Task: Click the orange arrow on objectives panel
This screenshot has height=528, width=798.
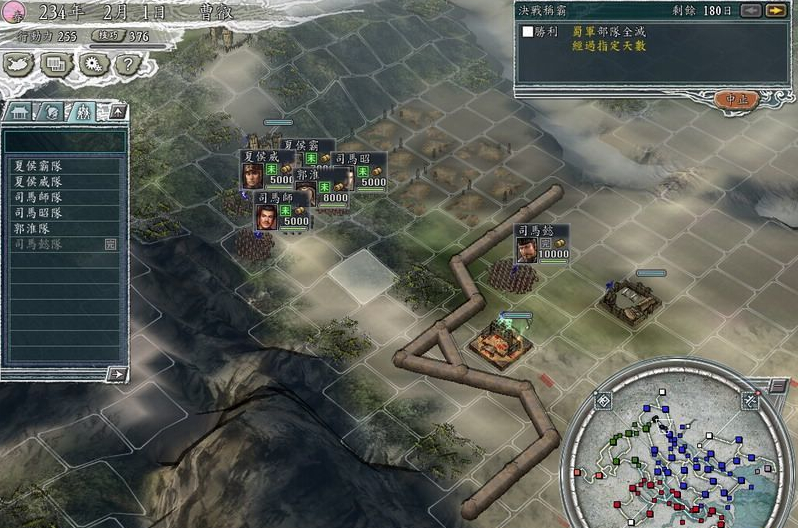Action: [775, 11]
